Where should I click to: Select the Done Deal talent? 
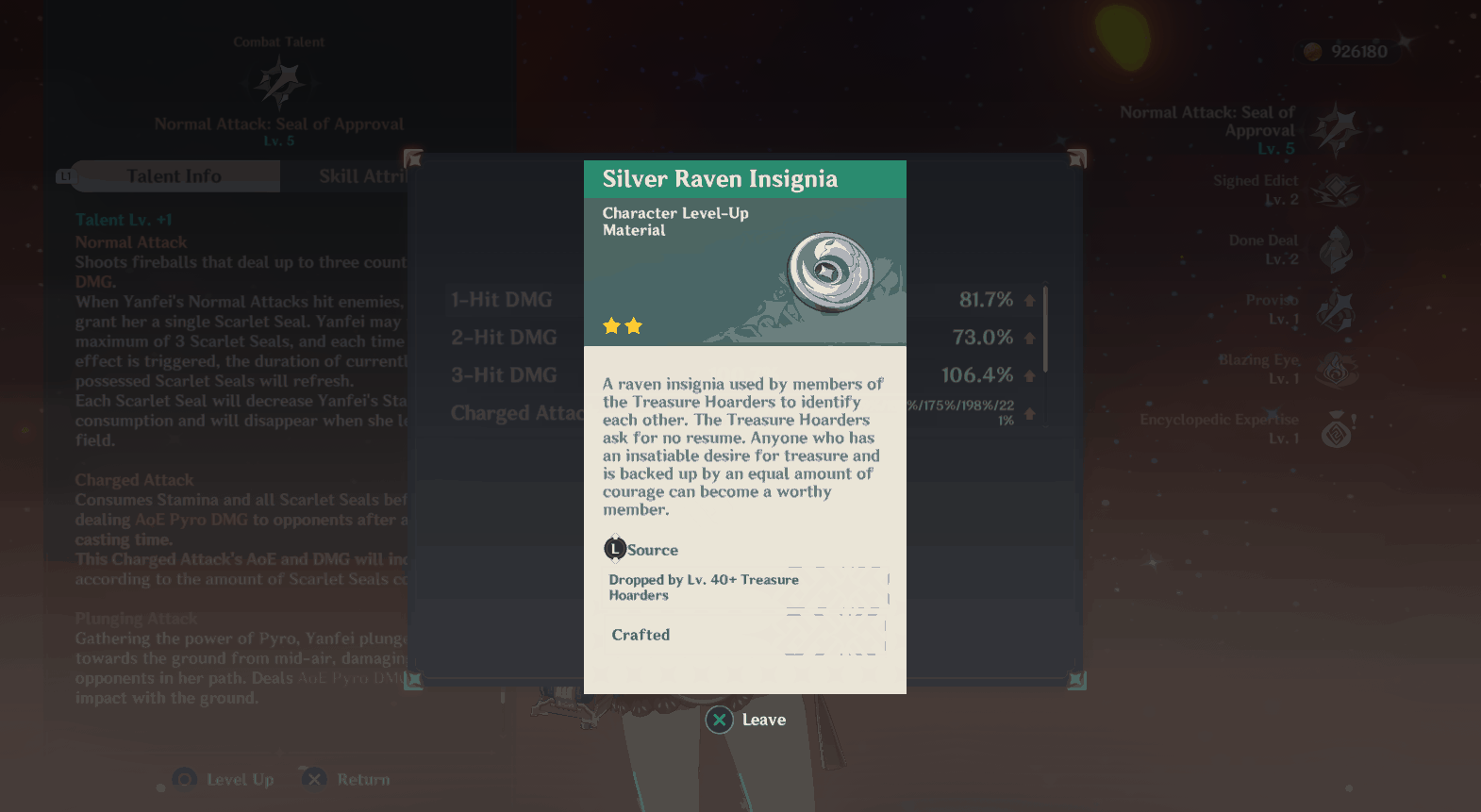pyautogui.click(x=1335, y=250)
